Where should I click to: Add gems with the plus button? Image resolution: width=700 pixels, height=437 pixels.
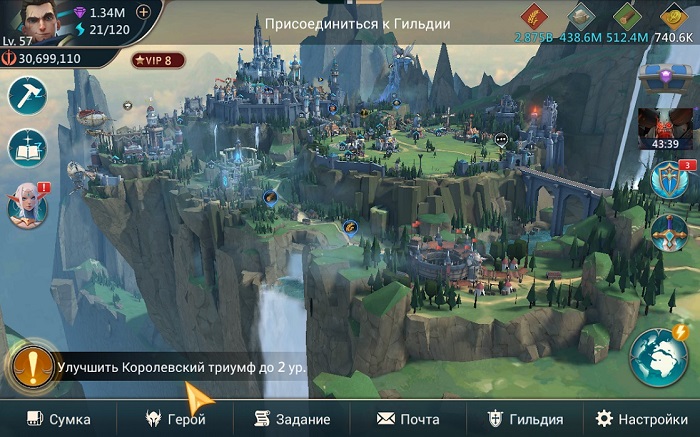pyautogui.click(x=143, y=12)
